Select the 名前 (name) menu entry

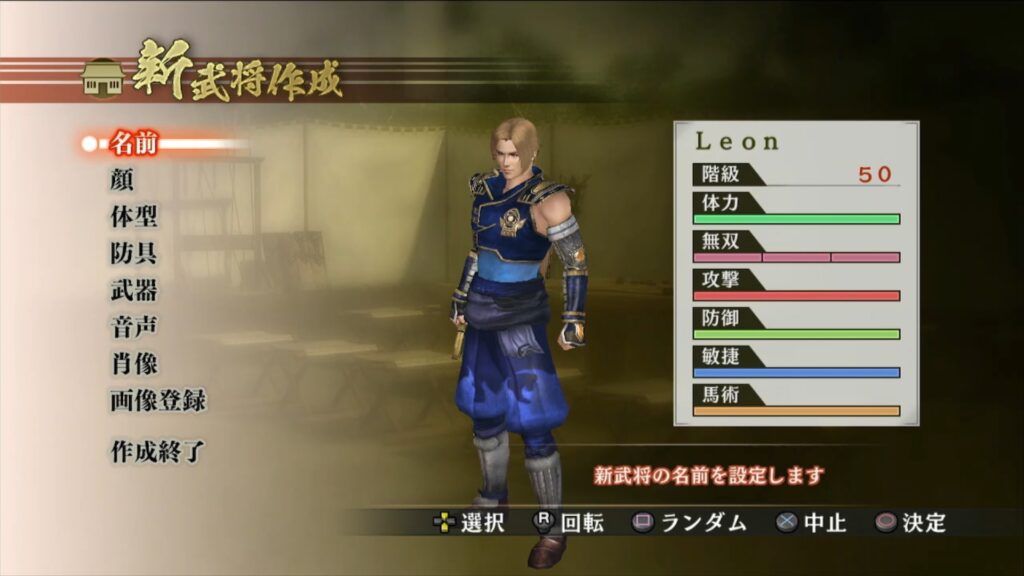134,144
